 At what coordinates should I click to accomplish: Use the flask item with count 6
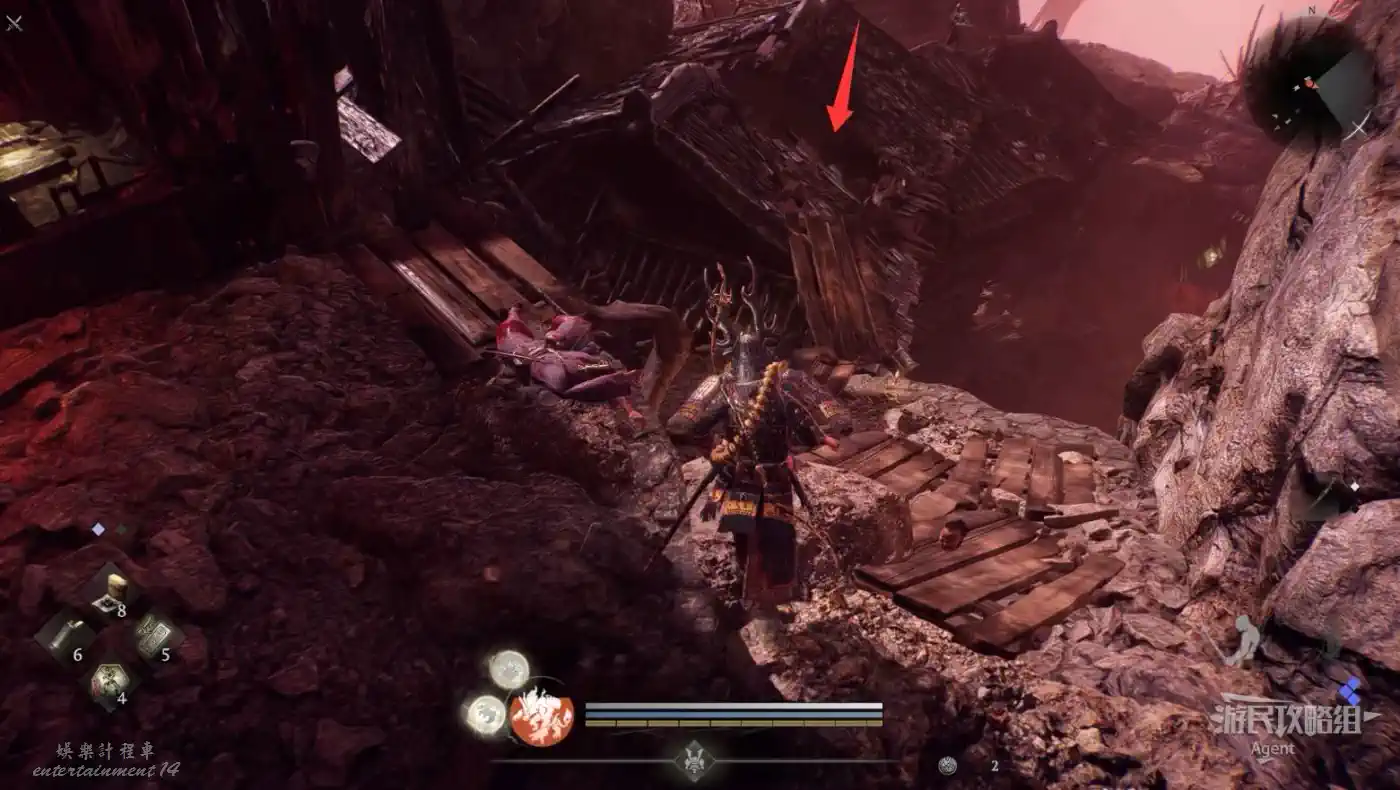click(66, 636)
